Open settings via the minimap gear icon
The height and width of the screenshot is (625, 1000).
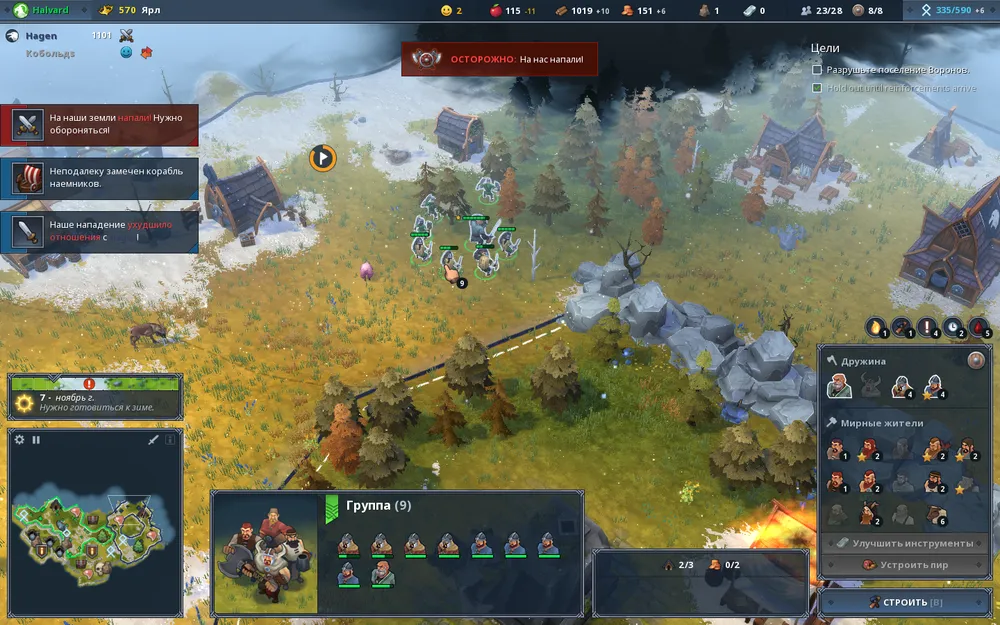point(19,439)
